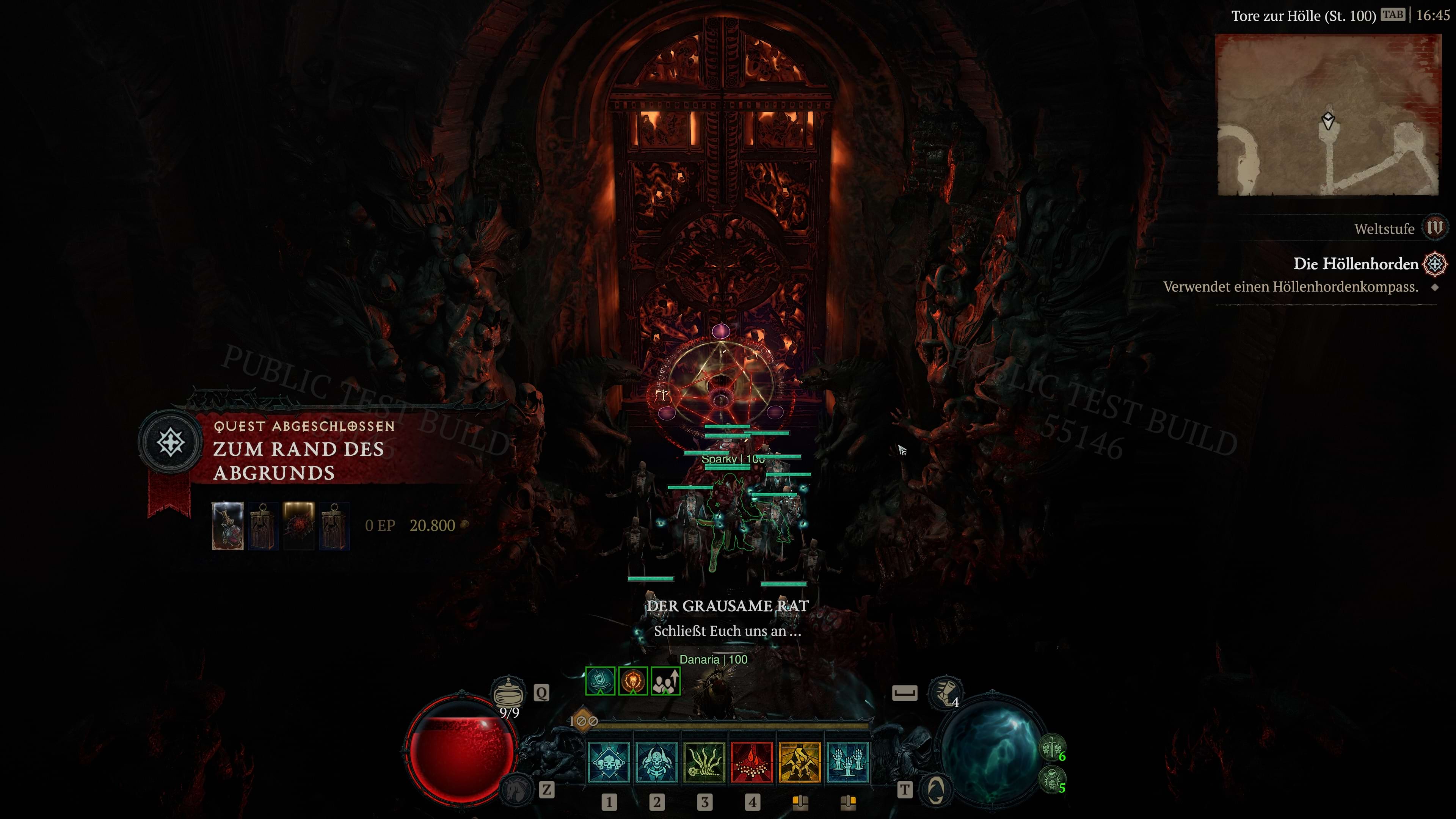Activate the three-skulls skill in slot 1
1456x819 pixels.
tap(608, 762)
